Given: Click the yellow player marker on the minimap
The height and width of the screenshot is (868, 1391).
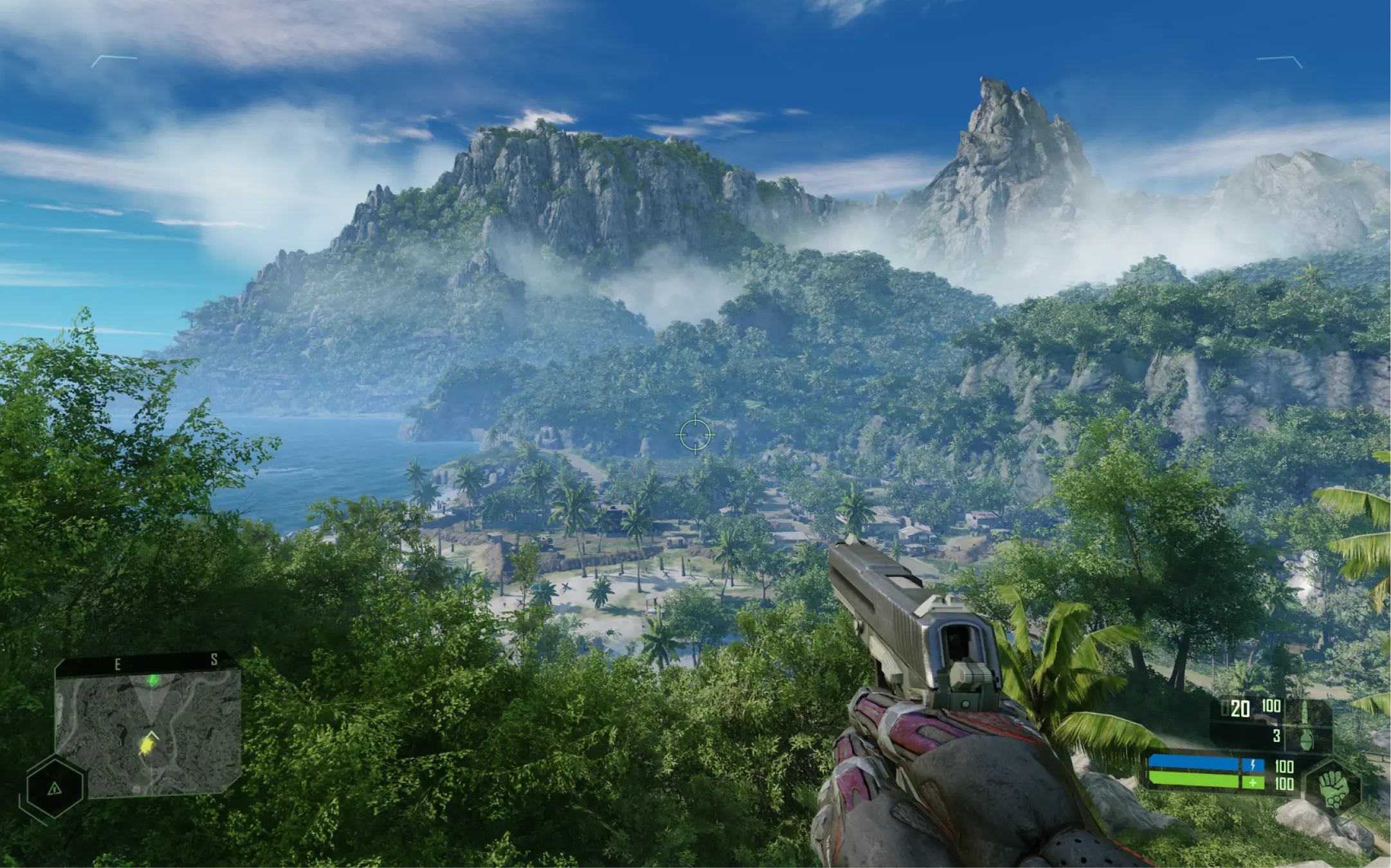Looking at the screenshot, I should [148, 745].
